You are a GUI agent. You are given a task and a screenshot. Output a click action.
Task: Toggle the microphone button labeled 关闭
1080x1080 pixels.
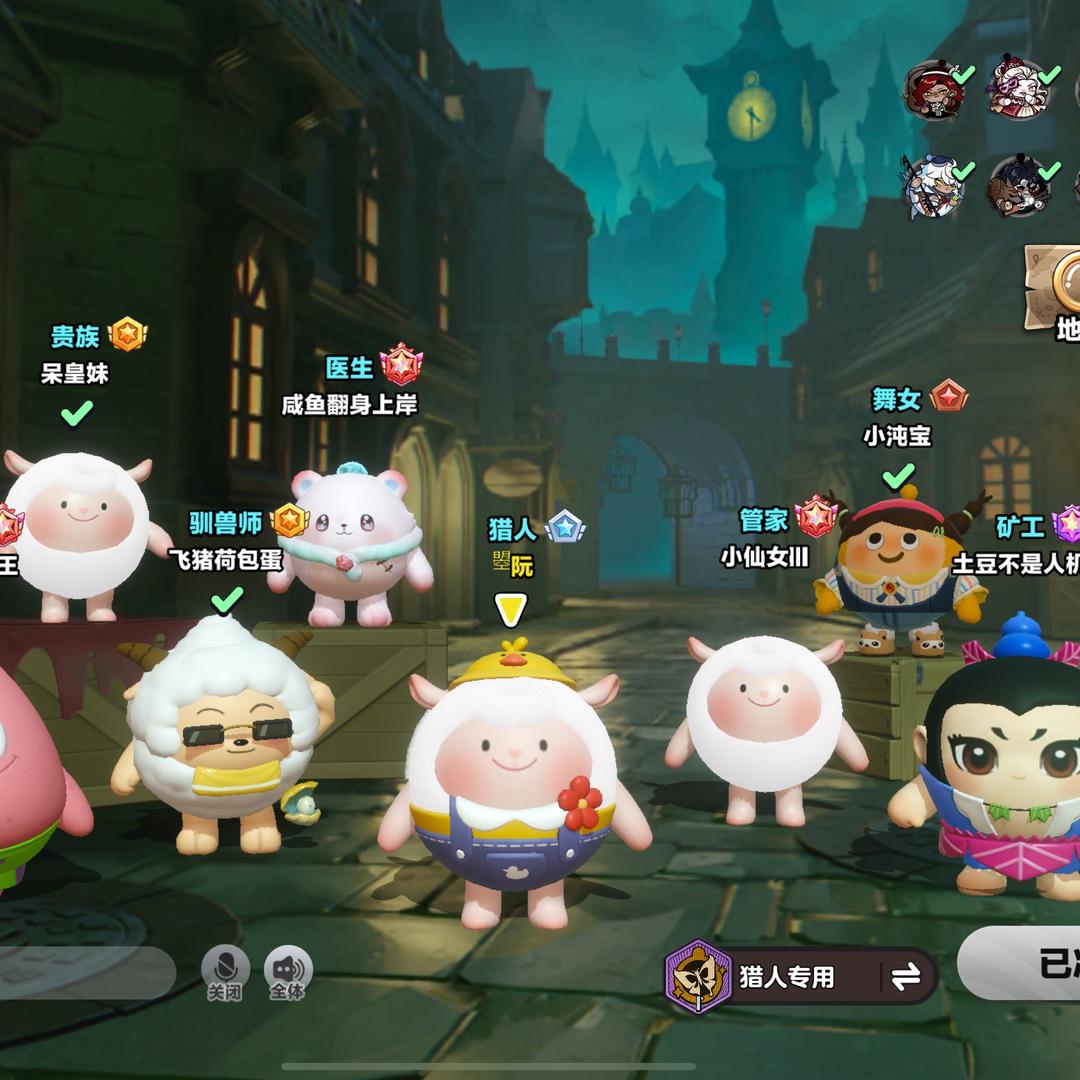pos(225,972)
